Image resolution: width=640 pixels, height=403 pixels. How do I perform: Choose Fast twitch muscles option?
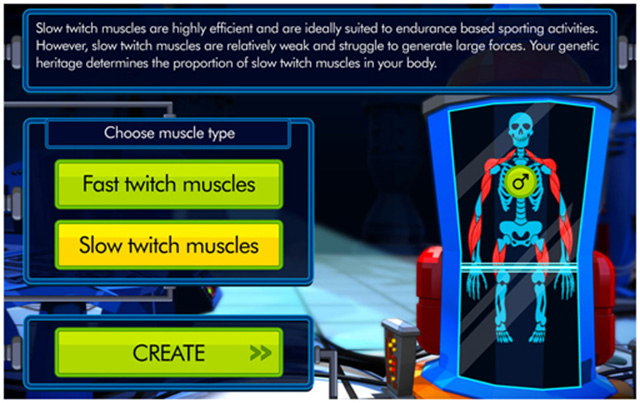point(168,185)
